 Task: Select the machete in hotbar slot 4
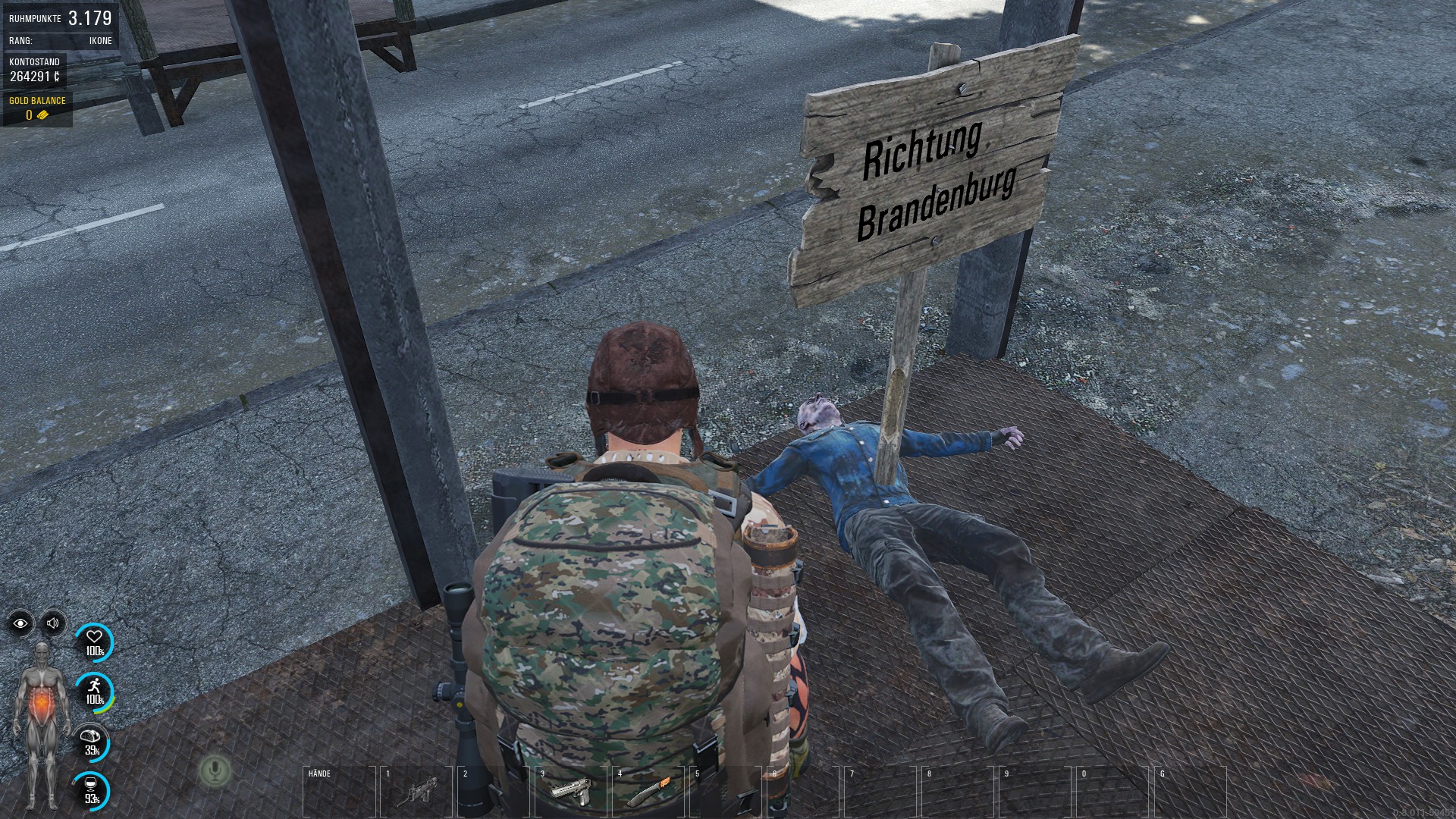(x=648, y=792)
